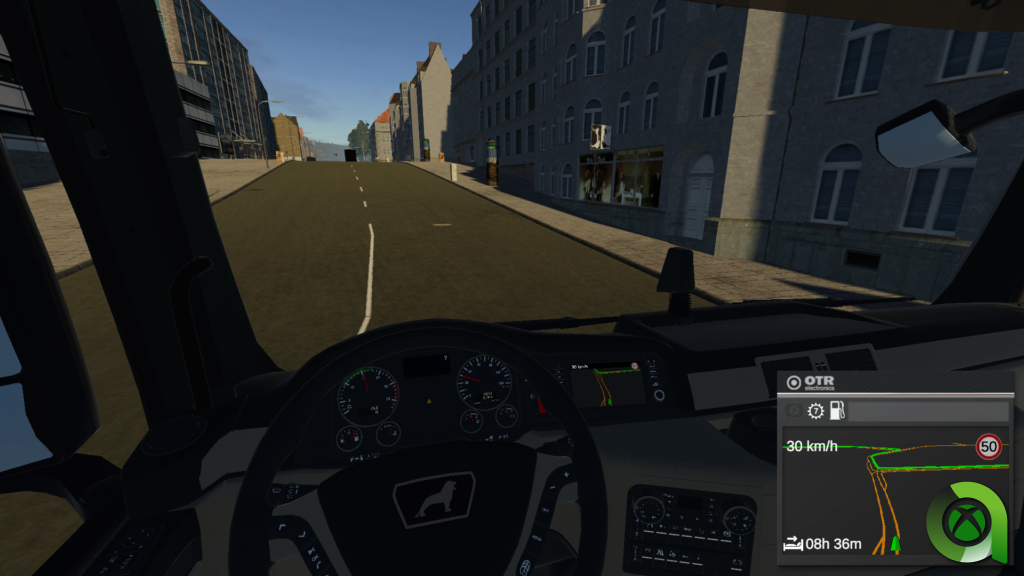Toggle the parking brake indicator icon

794,410
